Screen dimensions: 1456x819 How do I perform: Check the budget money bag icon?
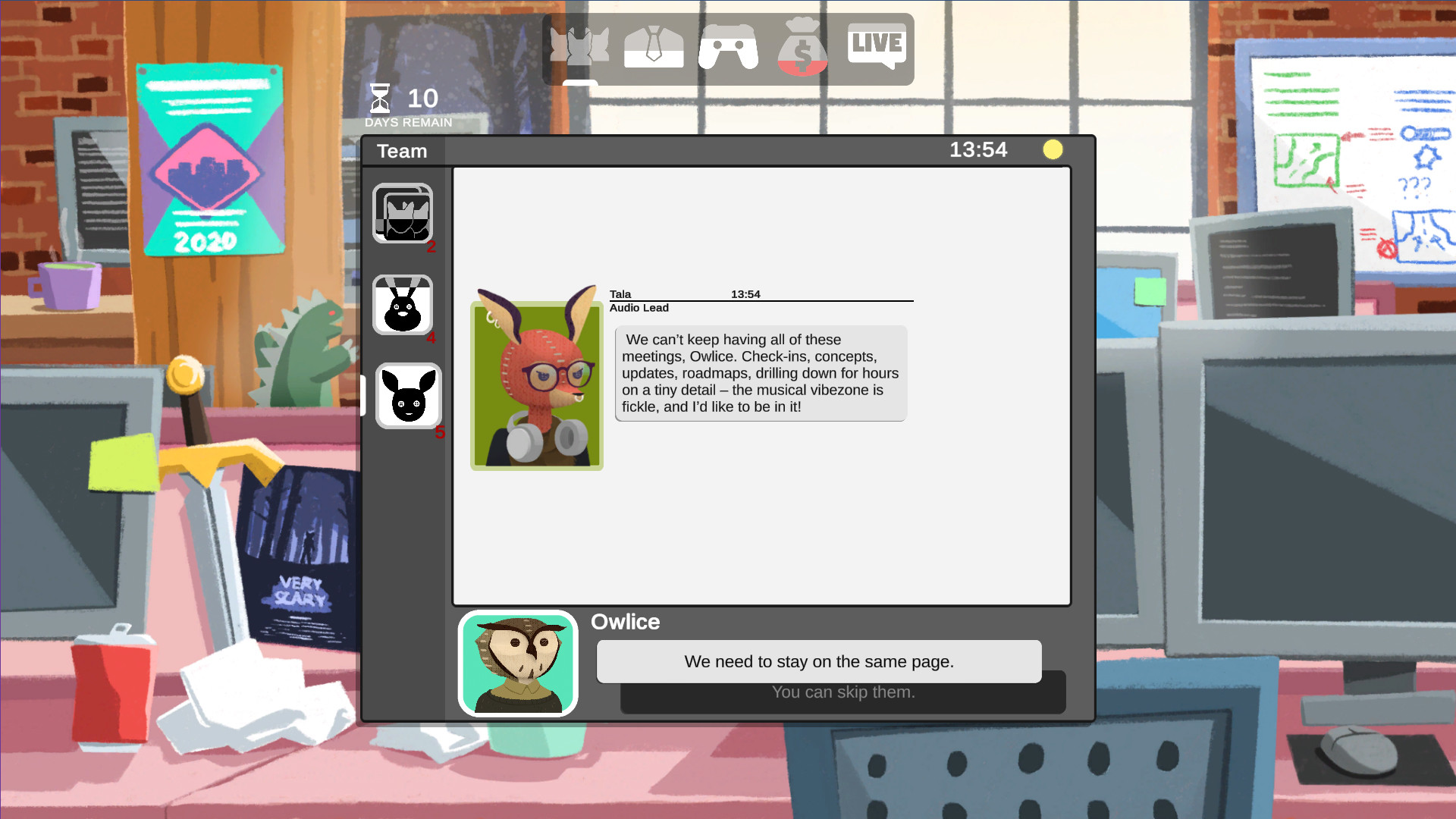(x=802, y=47)
